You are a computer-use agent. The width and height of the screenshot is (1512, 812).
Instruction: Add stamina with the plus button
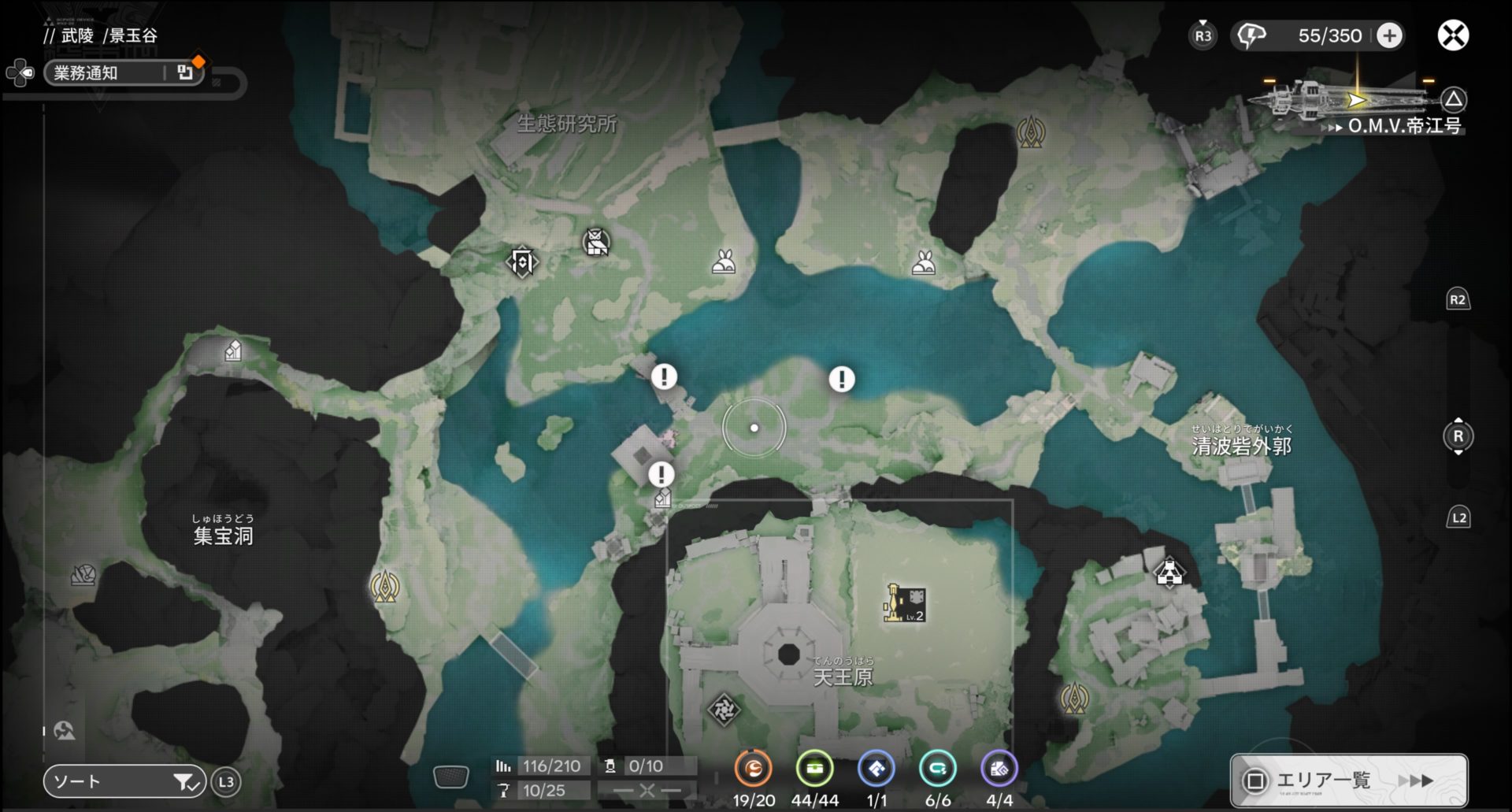[1390, 35]
